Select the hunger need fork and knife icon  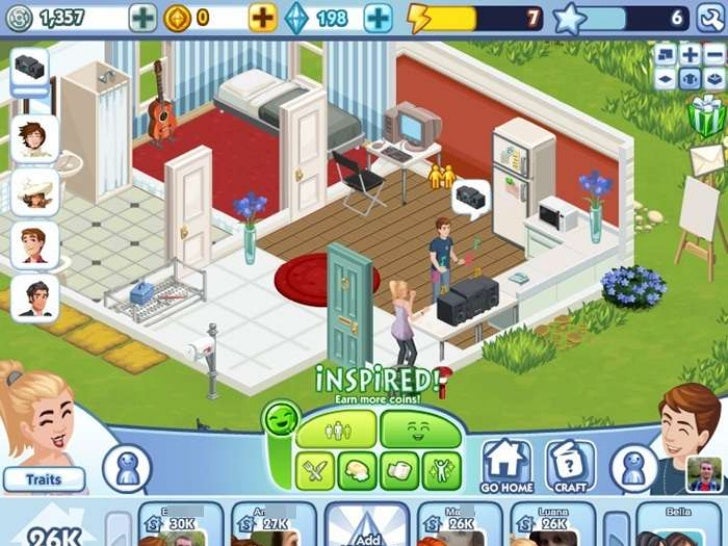[316, 470]
